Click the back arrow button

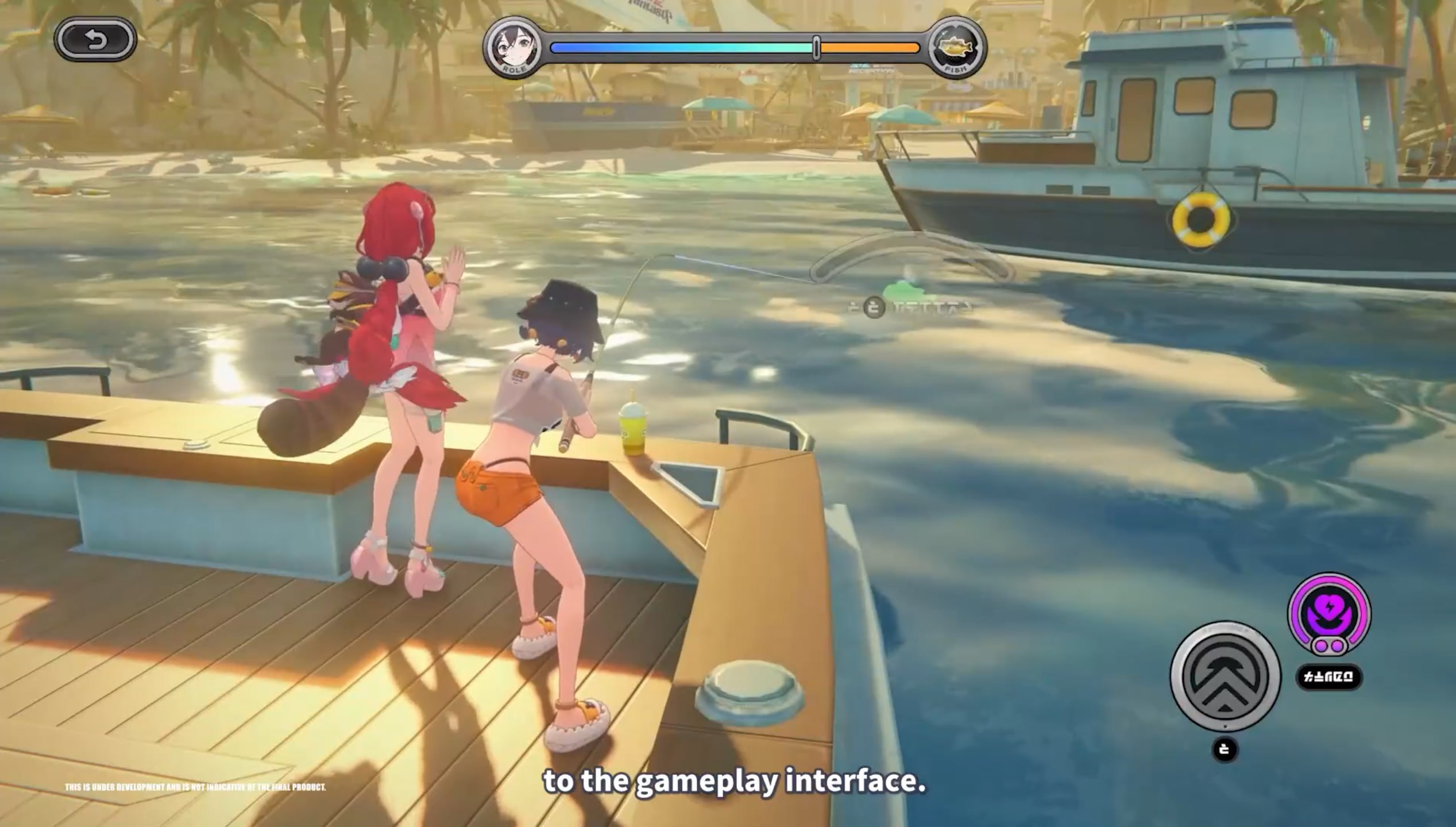(x=95, y=40)
